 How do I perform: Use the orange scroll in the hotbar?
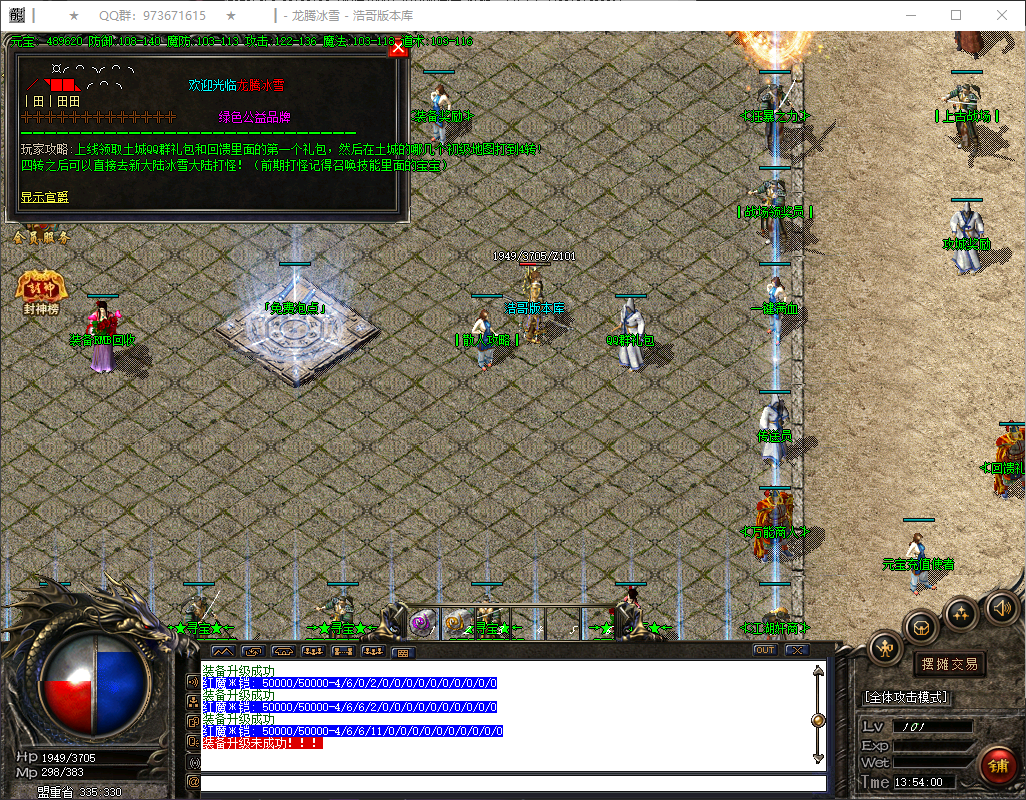pos(458,623)
